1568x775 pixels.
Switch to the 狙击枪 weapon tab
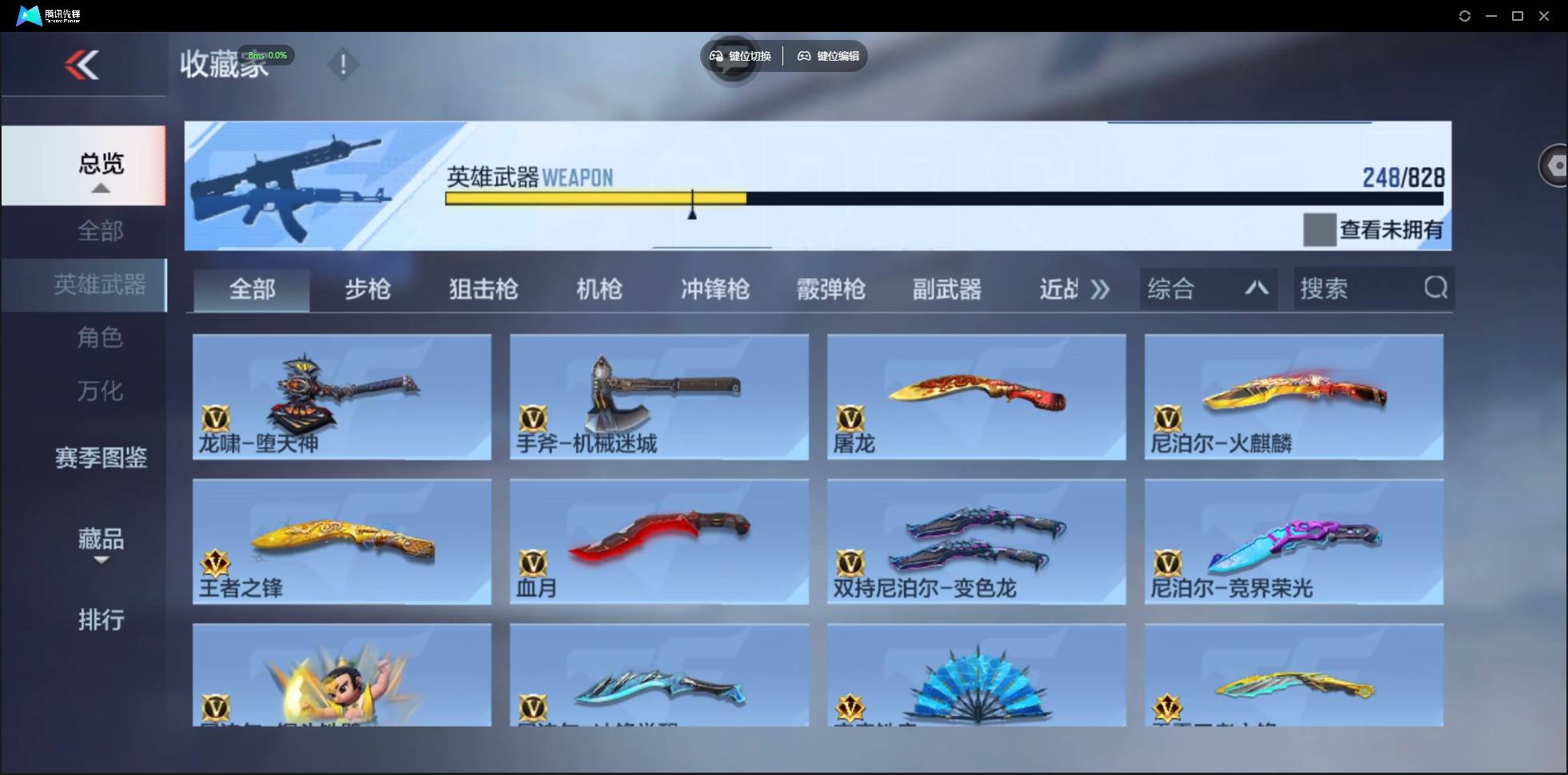coord(483,289)
